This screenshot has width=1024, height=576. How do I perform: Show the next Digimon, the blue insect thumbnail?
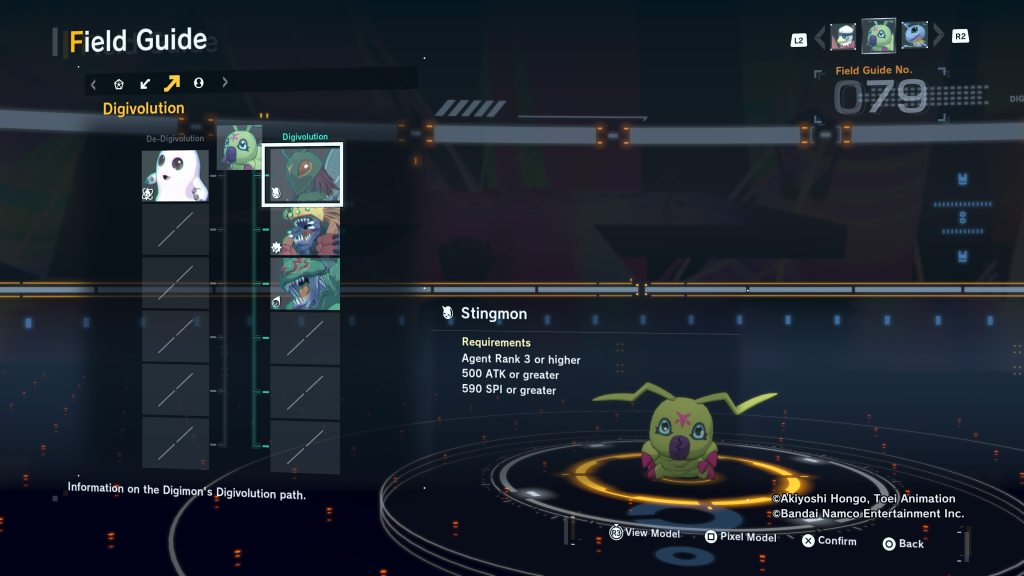(914, 37)
